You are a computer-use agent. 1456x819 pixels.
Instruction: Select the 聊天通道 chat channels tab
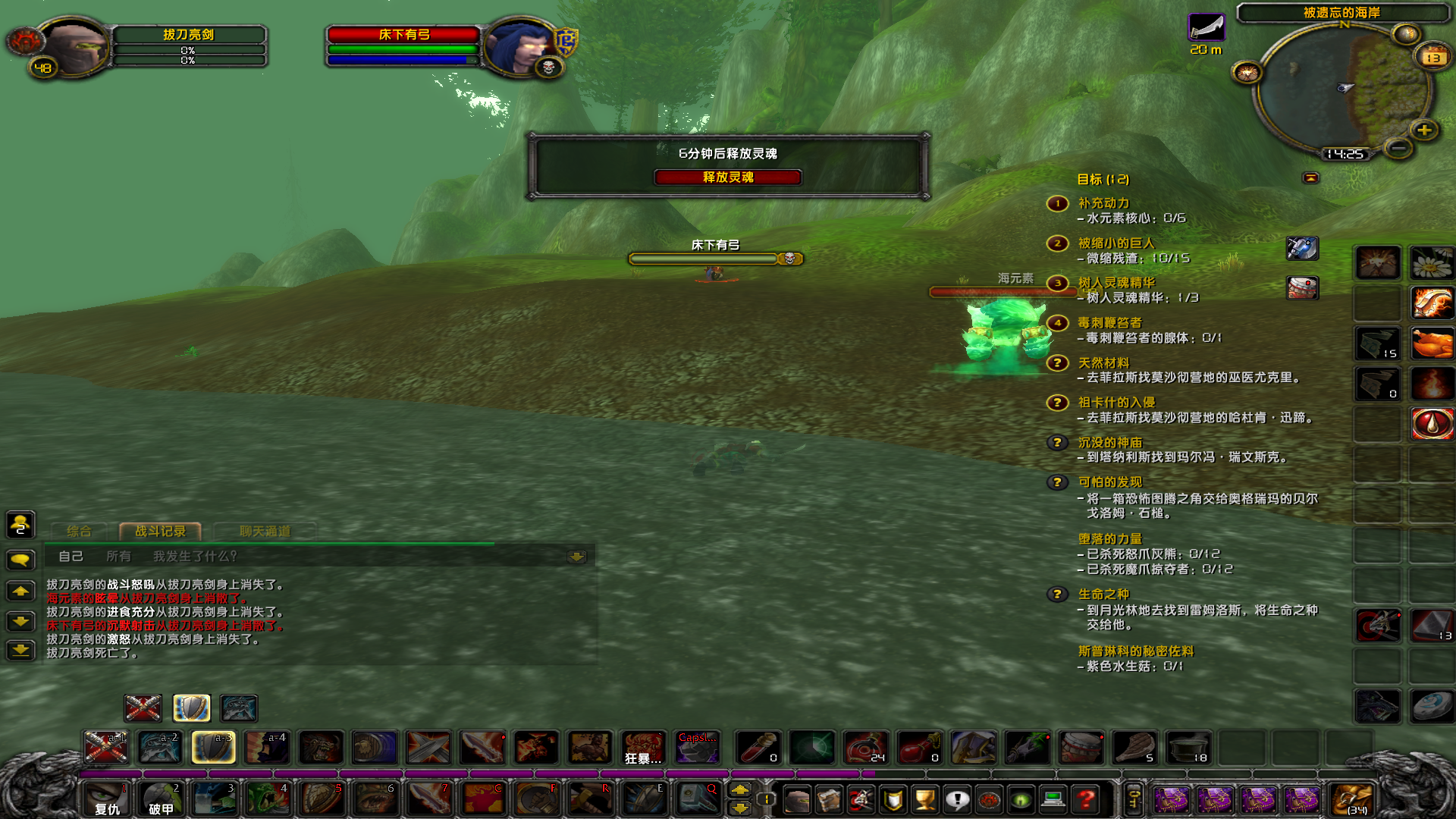[x=265, y=532]
